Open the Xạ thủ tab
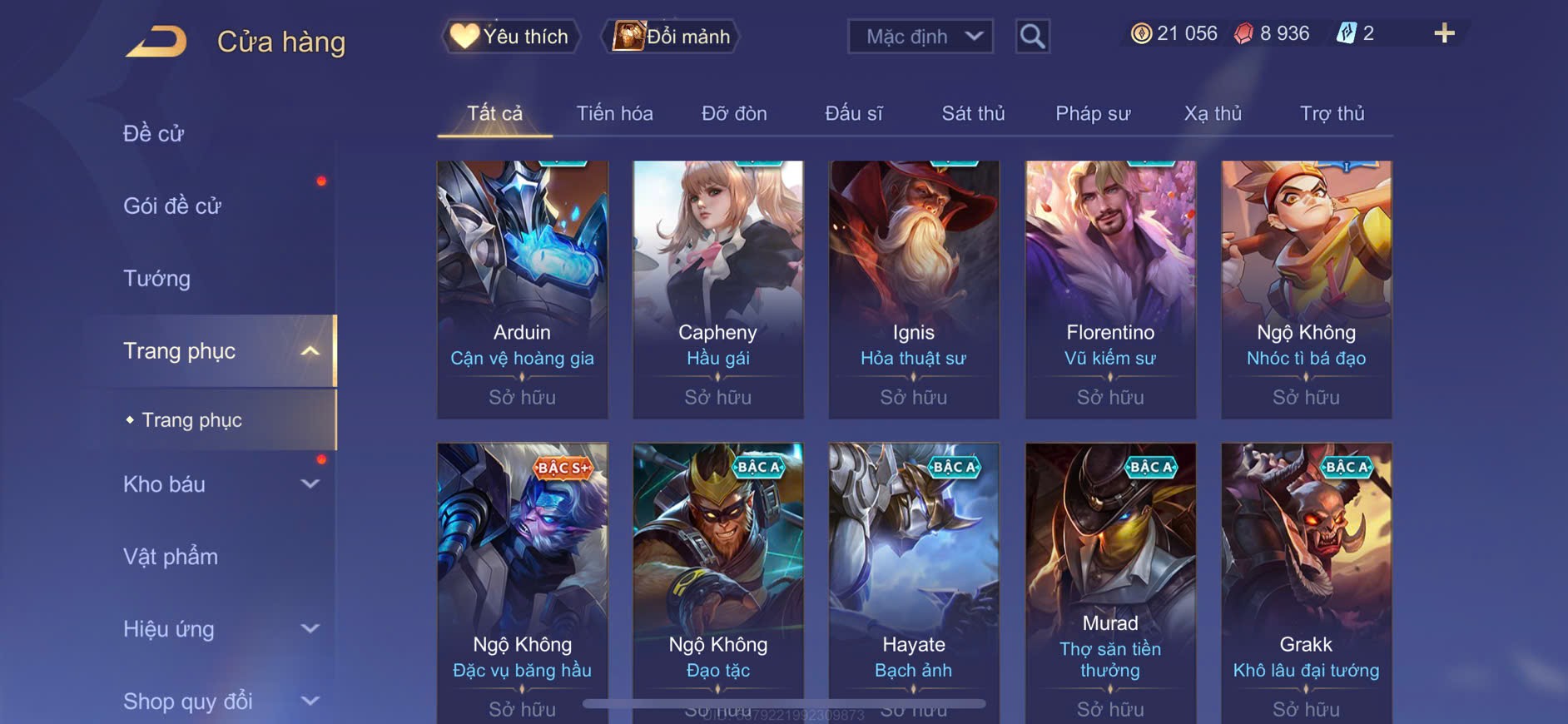This screenshot has height=724, width=1568. pos(1213,113)
